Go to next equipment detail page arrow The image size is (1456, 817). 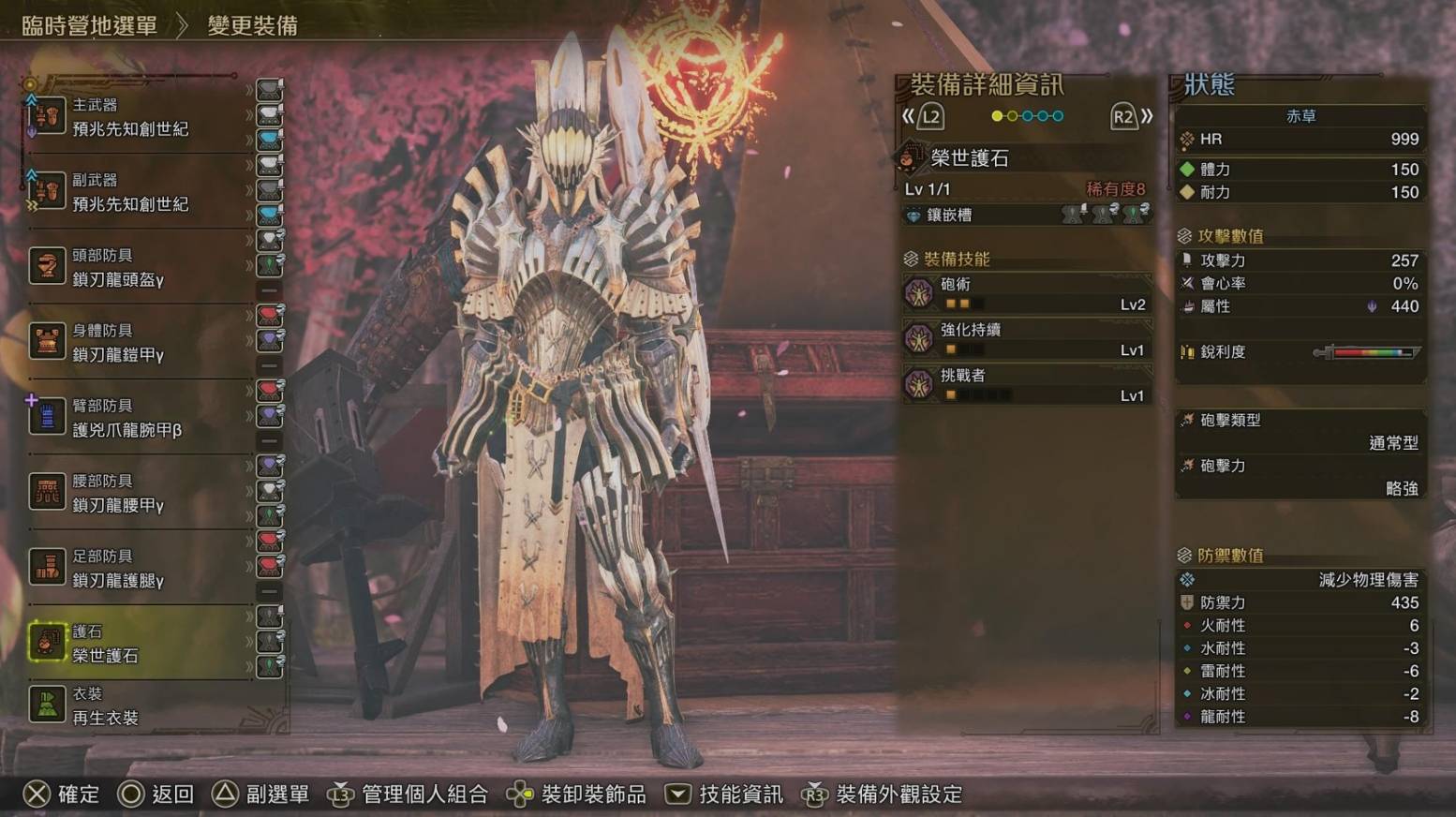click(1132, 116)
